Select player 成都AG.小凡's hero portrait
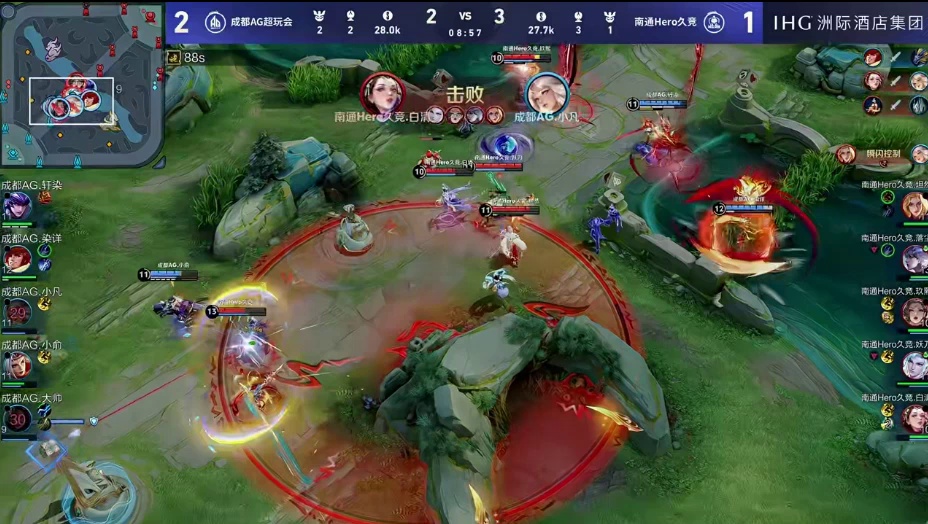This screenshot has width=928, height=524. coord(17,313)
